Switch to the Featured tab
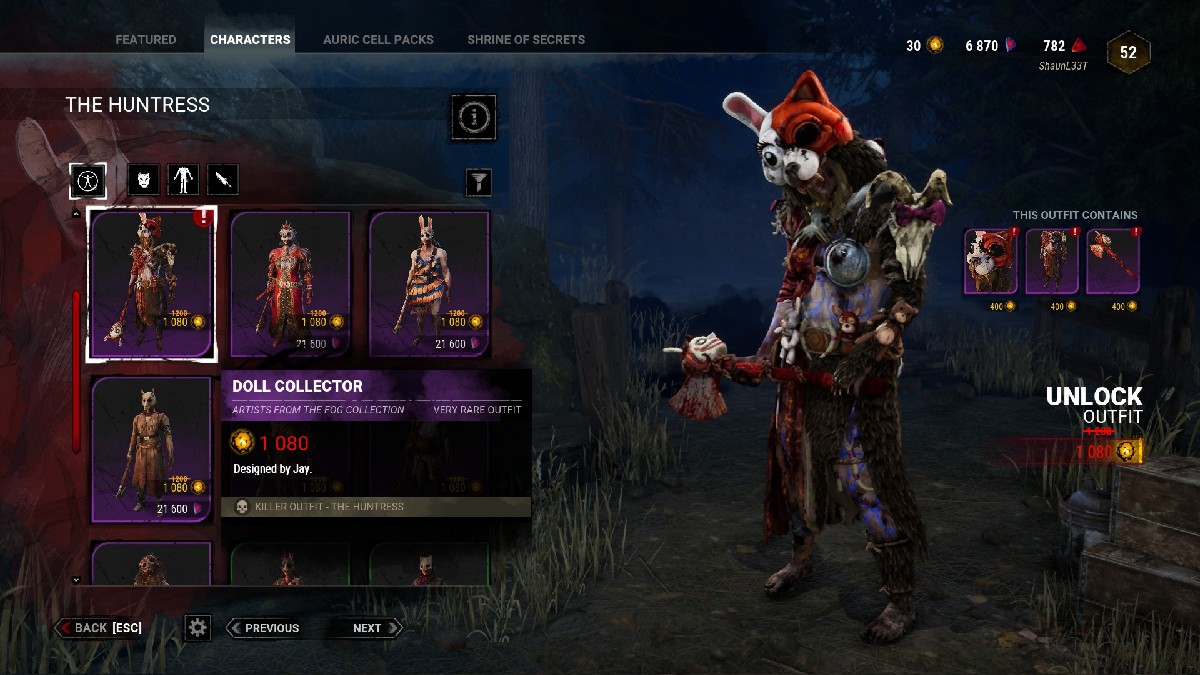 [x=145, y=40]
